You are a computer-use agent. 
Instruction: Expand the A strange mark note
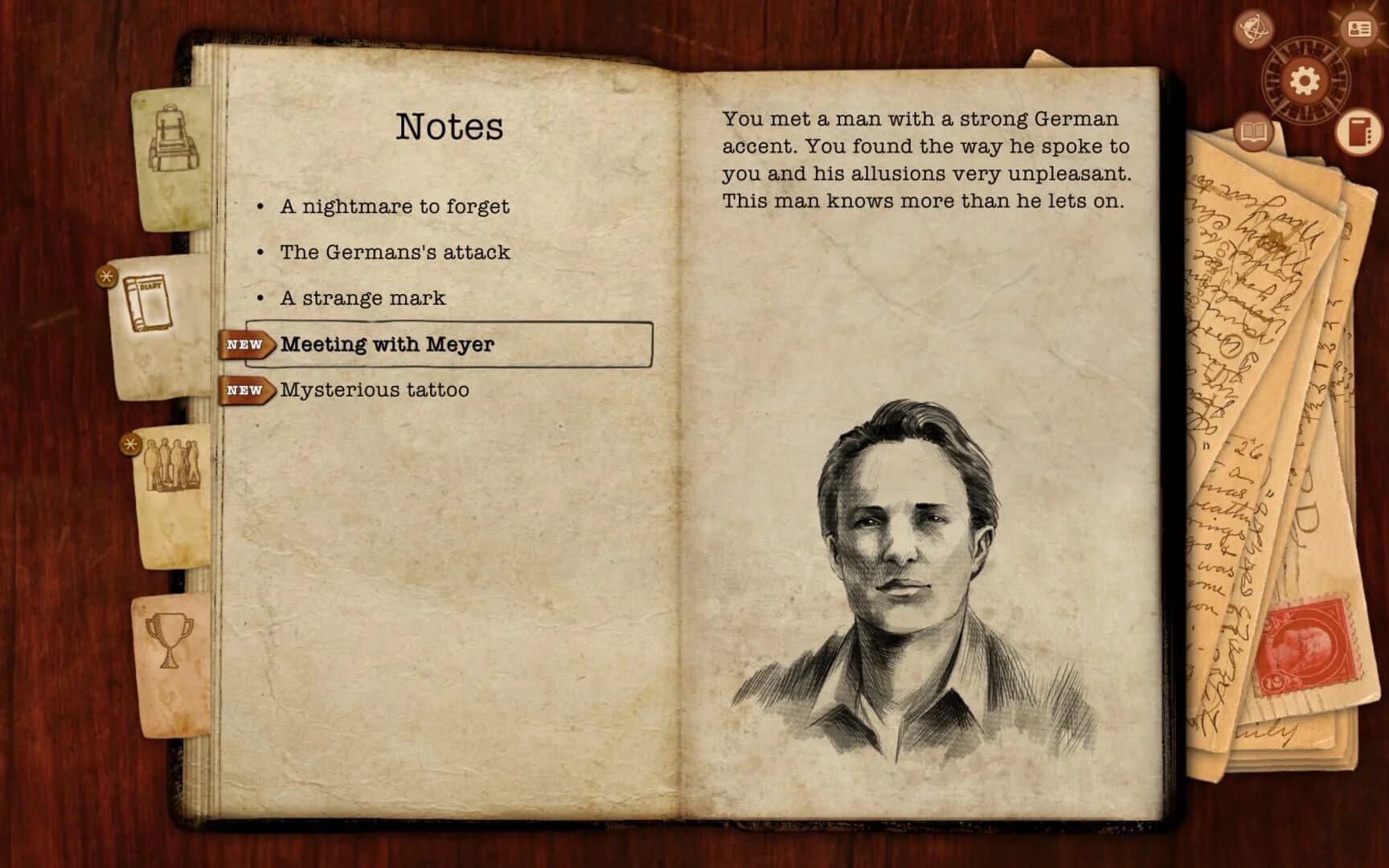(363, 298)
